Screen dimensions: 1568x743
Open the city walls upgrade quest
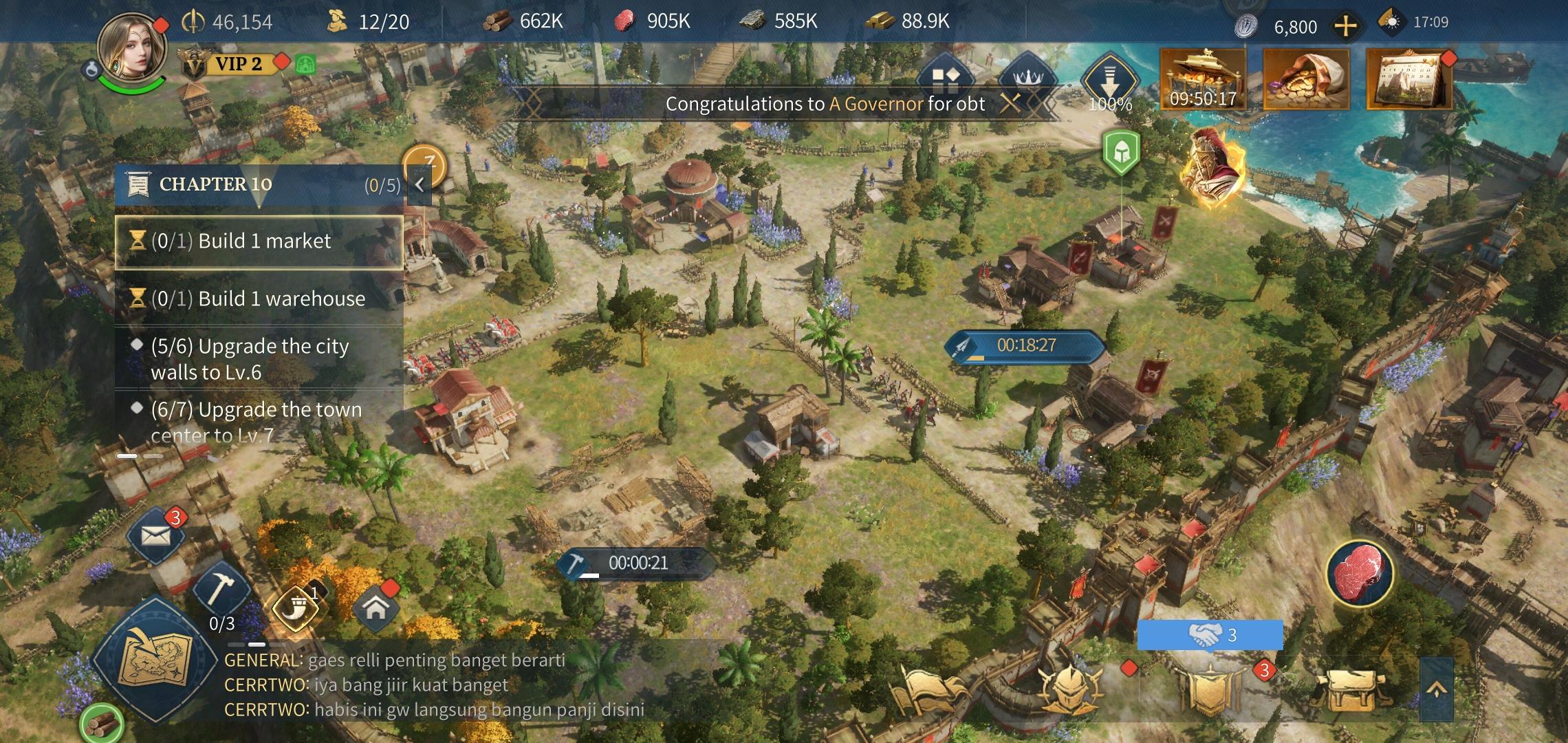click(259, 358)
